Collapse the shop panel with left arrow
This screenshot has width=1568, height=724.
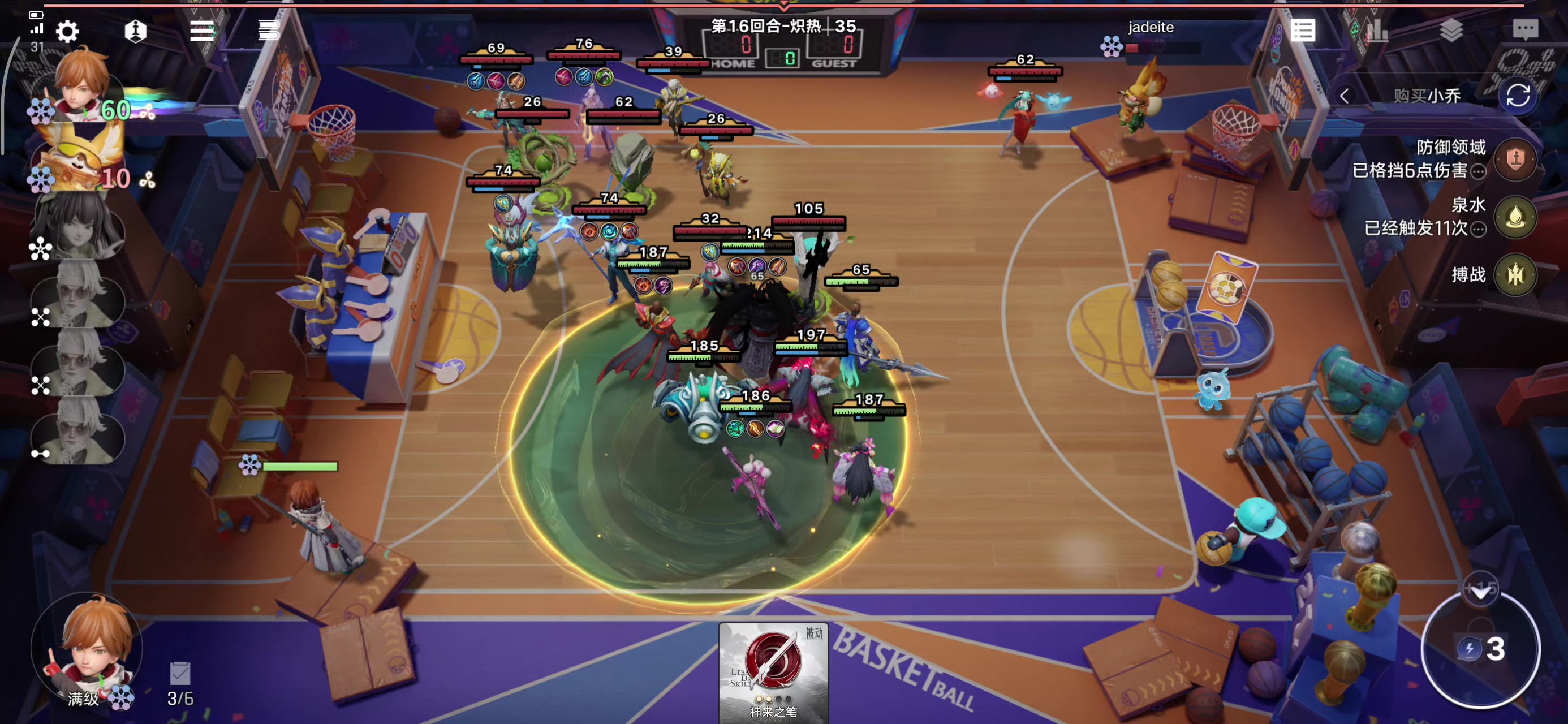tap(1345, 96)
